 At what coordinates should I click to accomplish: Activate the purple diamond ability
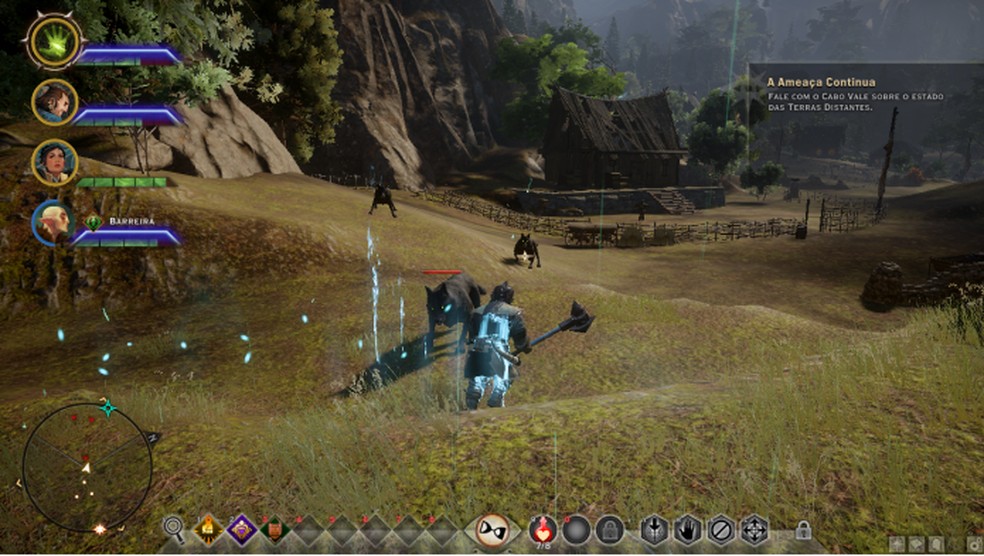[x=241, y=528]
